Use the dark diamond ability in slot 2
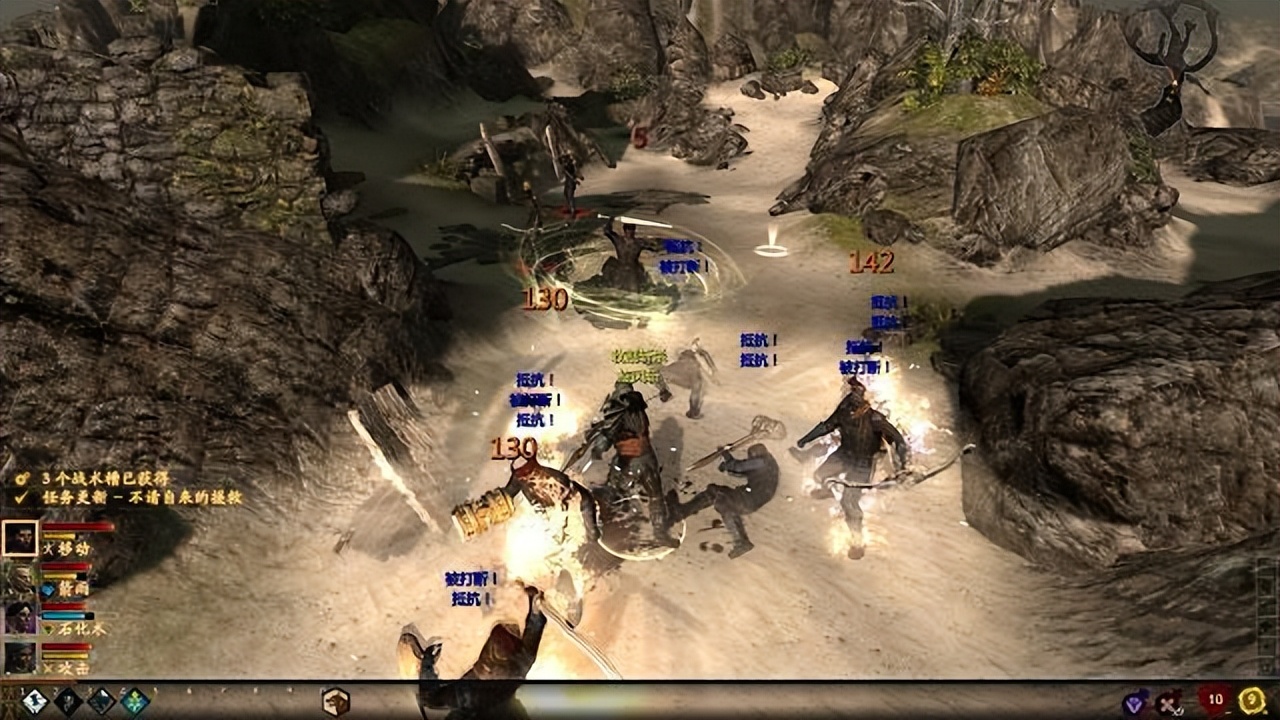The height and width of the screenshot is (720, 1280). [68, 701]
